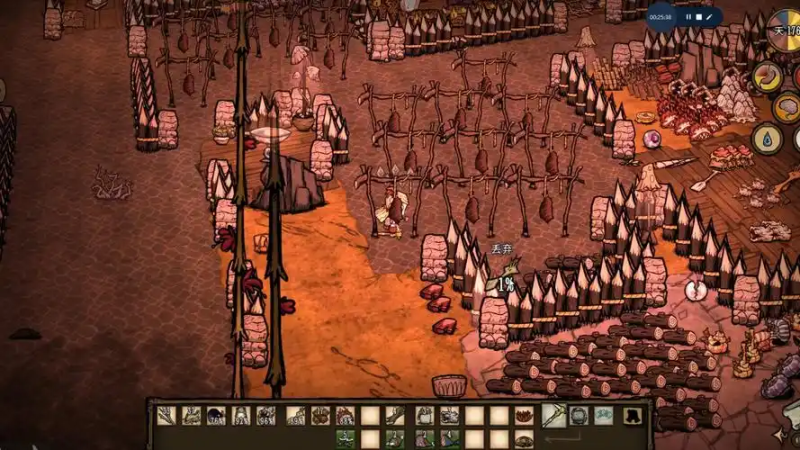Open the recording pen annotation tool
Screen dimensions: 800x450
click(x=709, y=17)
